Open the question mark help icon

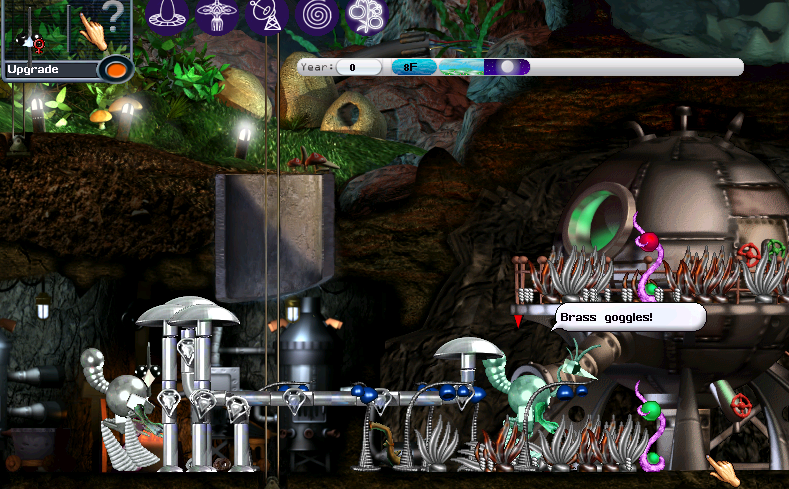114,17
